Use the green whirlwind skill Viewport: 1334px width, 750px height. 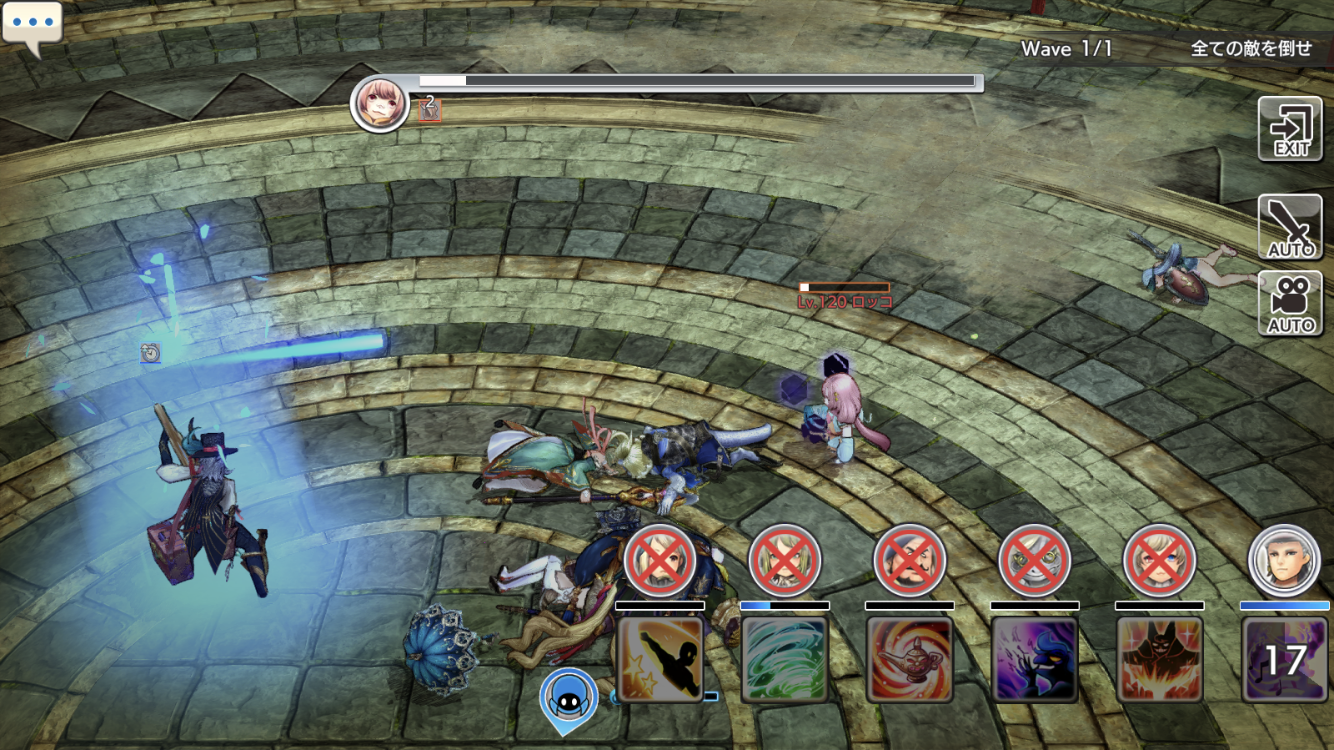(785, 659)
